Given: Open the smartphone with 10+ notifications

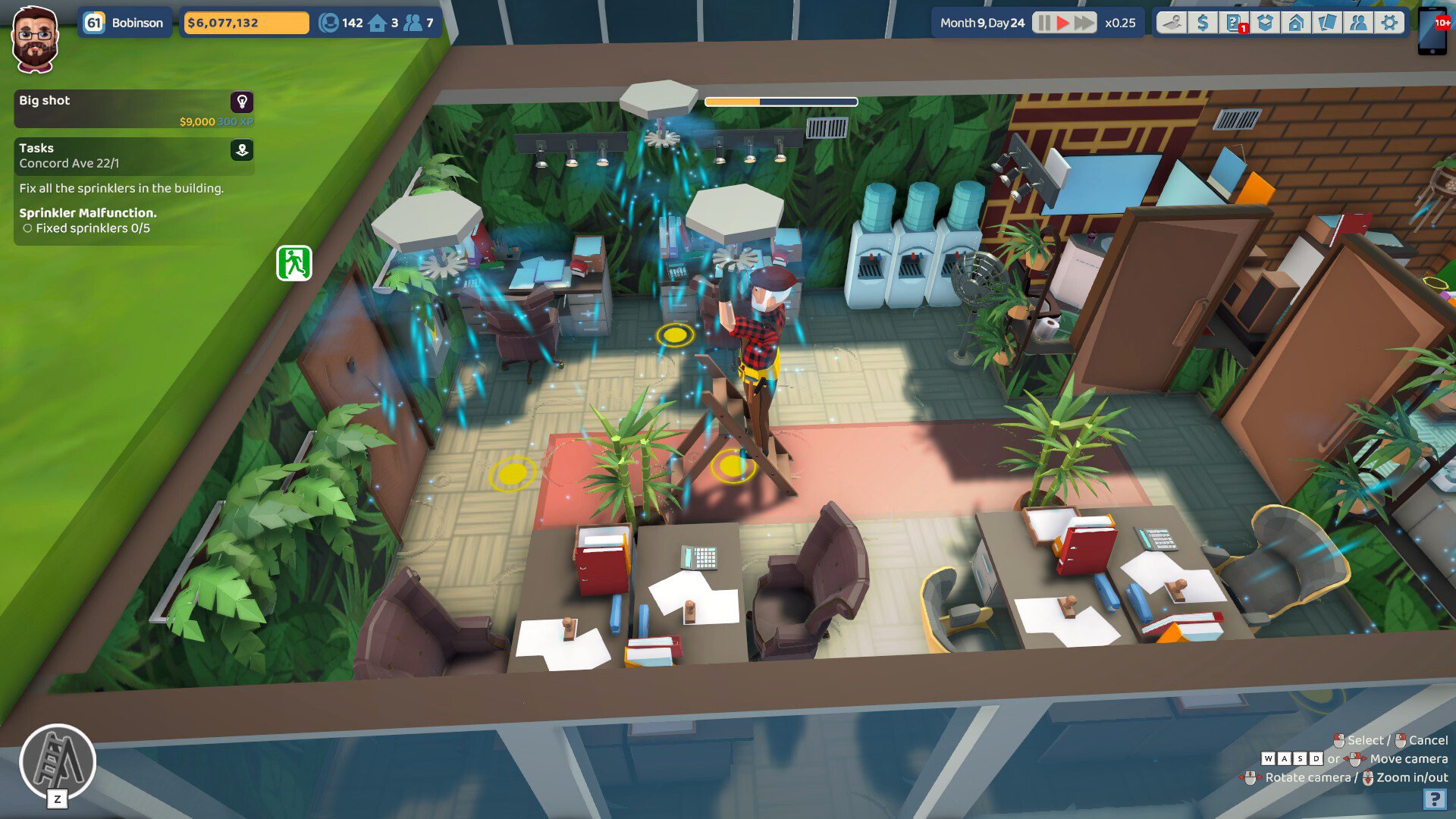Looking at the screenshot, I should pyautogui.click(x=1432, y=30).
